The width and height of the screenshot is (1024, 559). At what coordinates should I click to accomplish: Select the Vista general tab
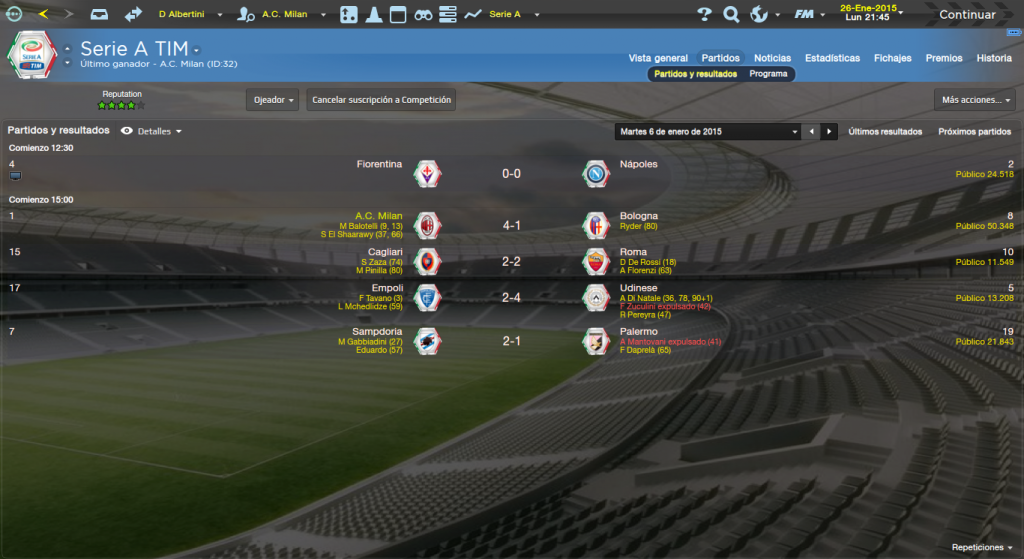(658, 58)
